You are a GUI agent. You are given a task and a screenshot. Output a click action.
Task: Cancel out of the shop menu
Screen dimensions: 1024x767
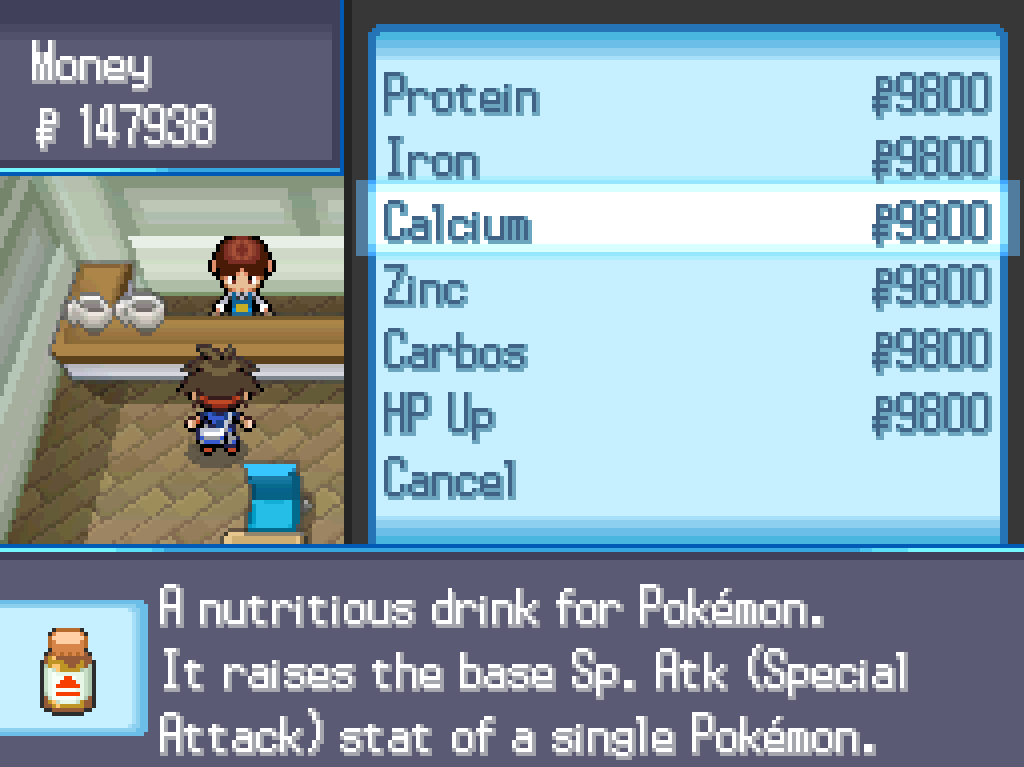[450, 479]
